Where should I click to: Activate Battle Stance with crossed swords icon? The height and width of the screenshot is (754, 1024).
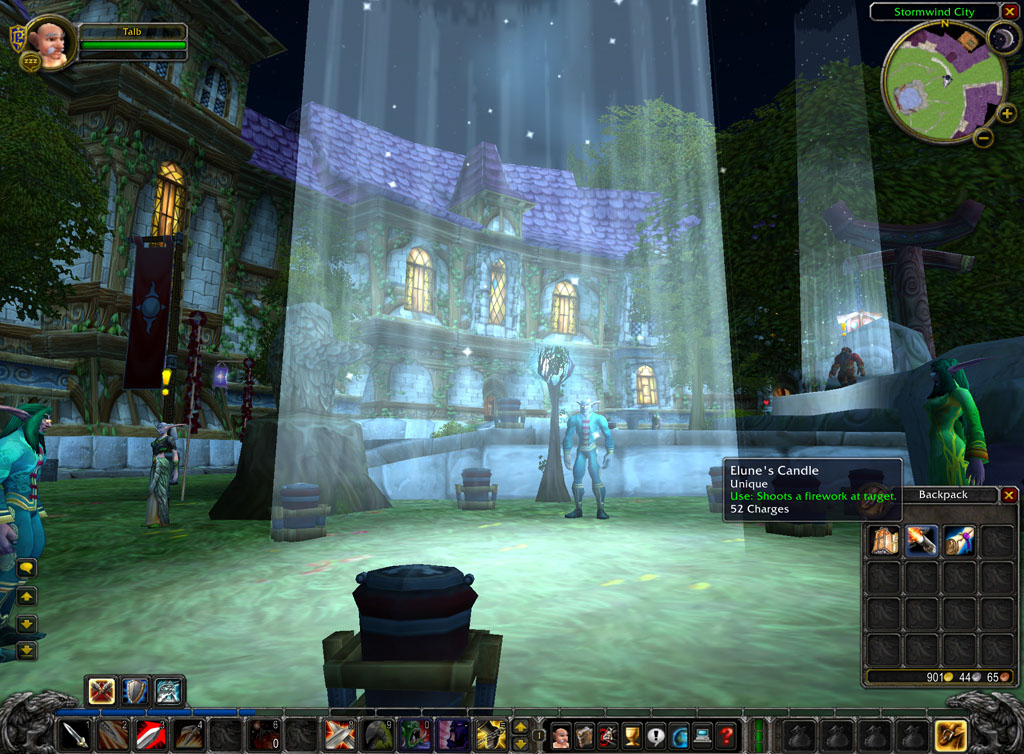point(101,691)
